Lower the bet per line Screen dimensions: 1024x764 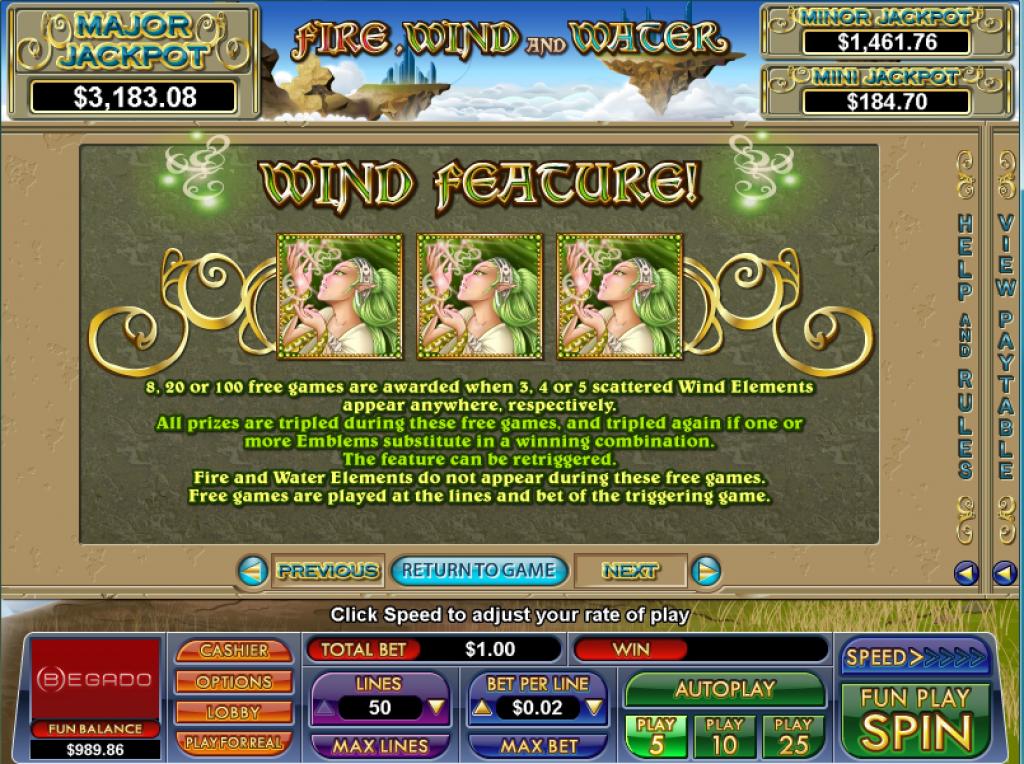coord(594,708)
